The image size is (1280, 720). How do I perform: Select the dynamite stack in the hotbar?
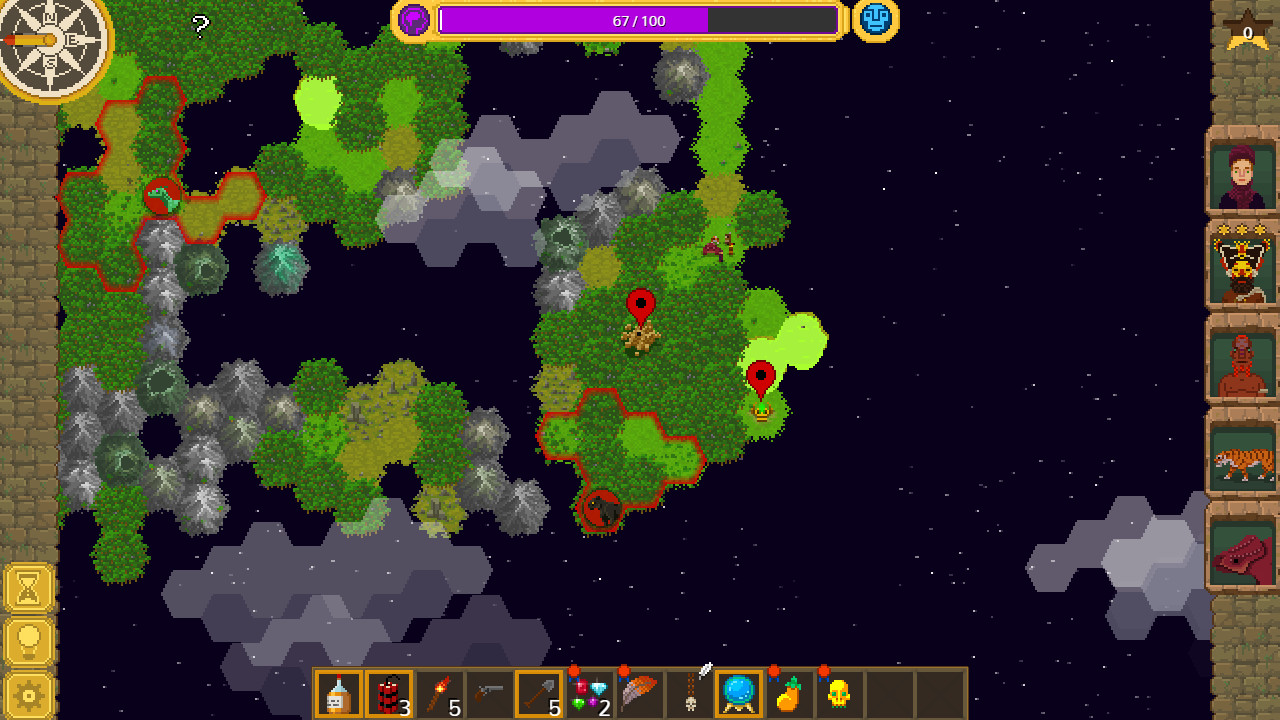(x=388, y=692)
